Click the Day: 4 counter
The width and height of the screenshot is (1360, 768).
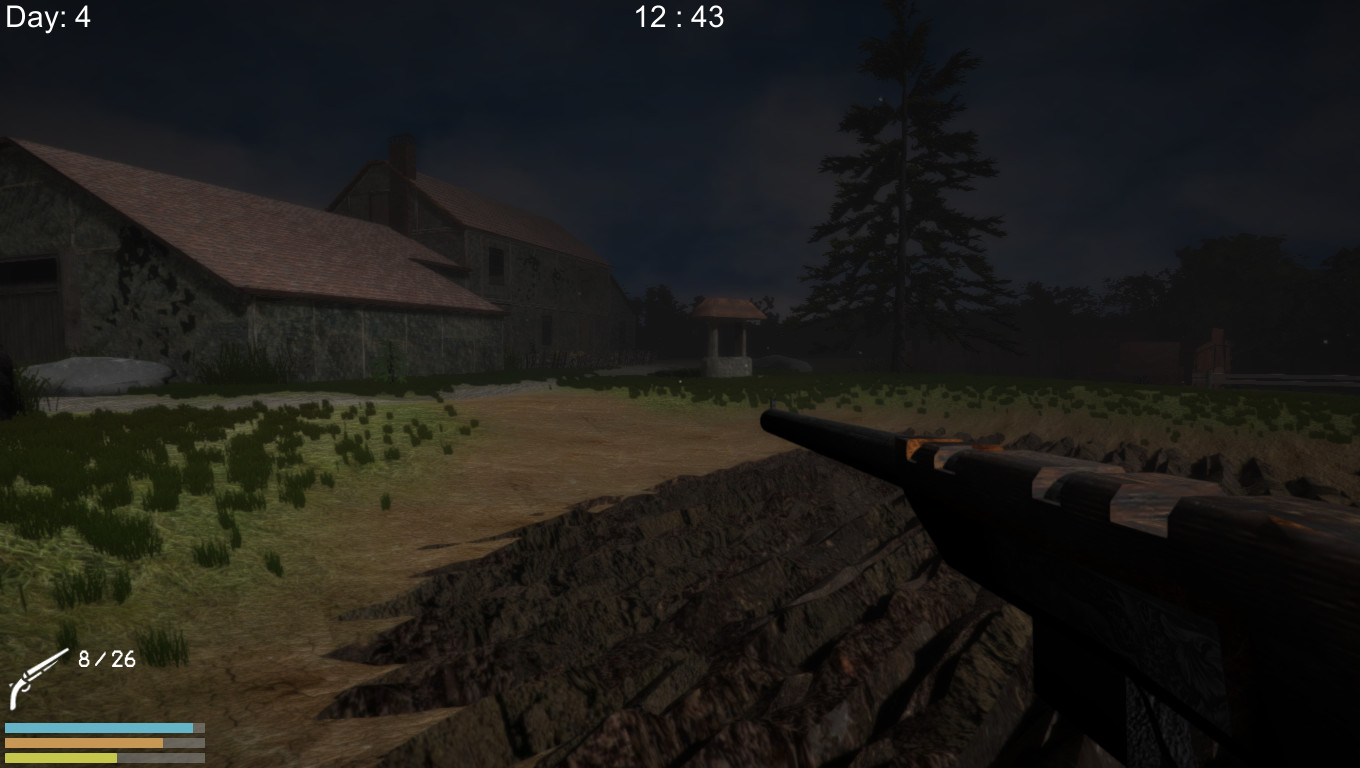pyautogui.click(x=47, y=17)
